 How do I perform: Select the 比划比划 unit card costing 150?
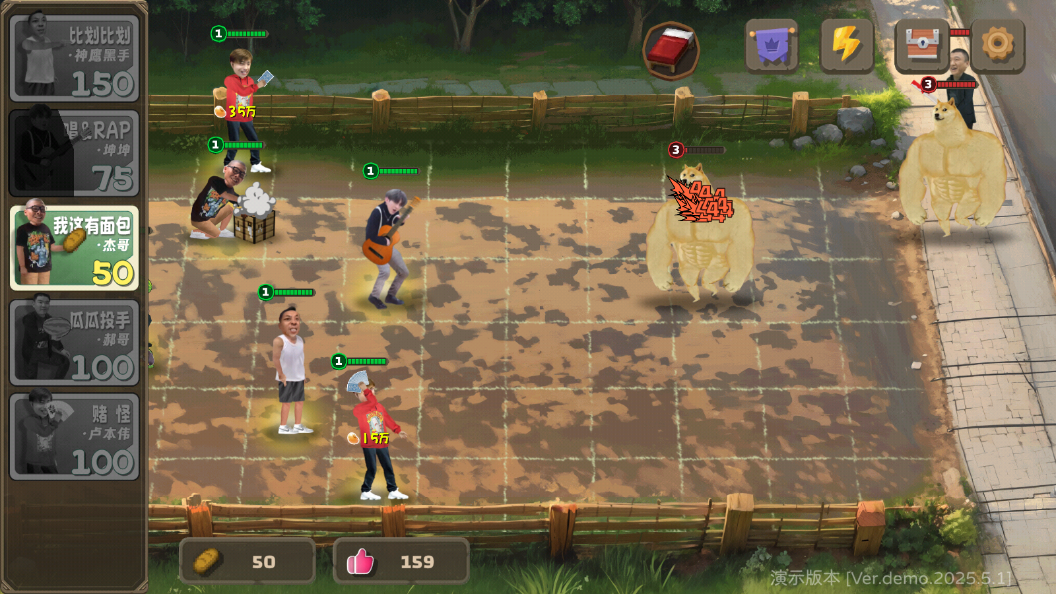point(75,58)
